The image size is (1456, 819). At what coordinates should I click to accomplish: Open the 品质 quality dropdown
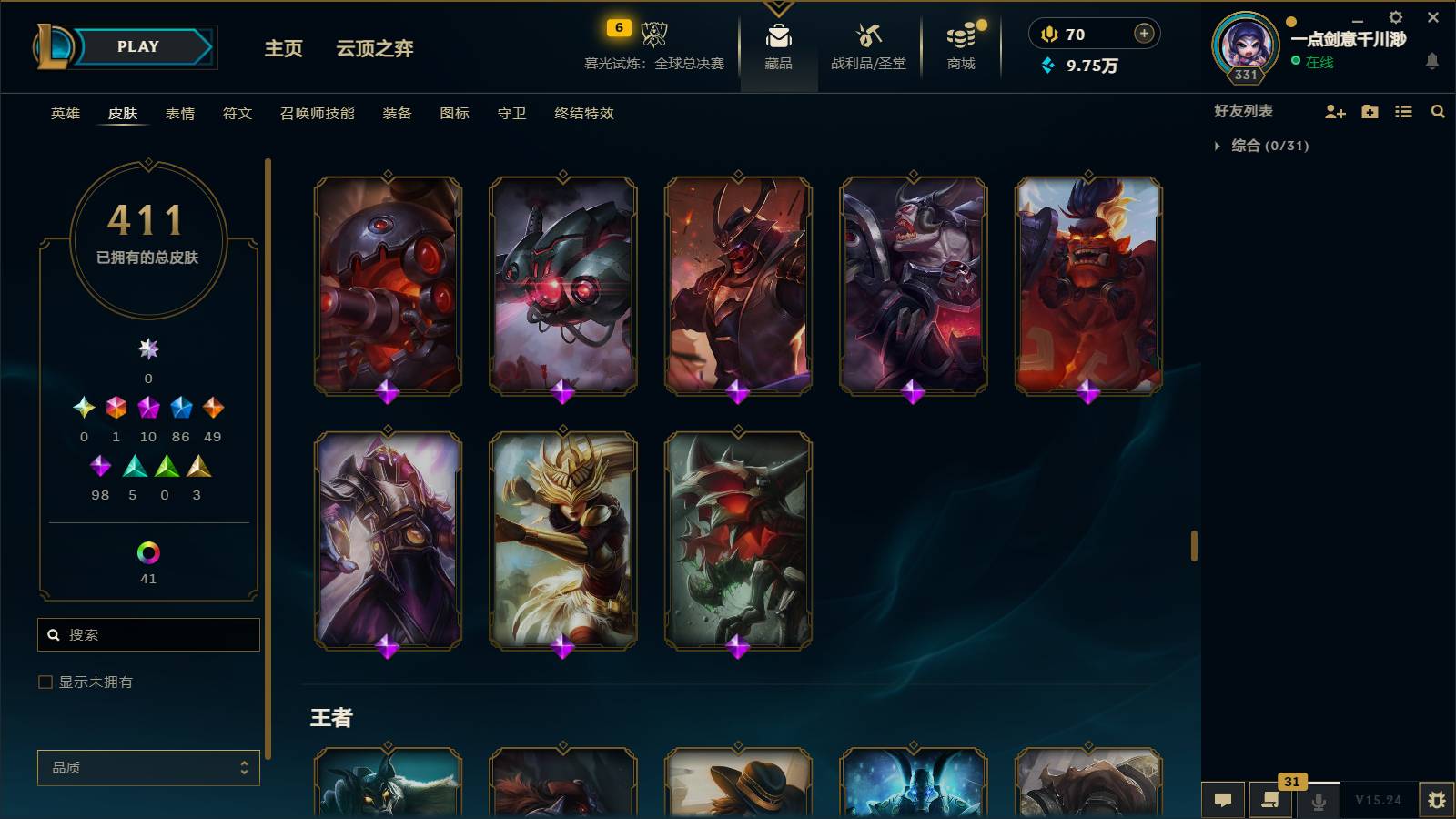coord(148,767)
